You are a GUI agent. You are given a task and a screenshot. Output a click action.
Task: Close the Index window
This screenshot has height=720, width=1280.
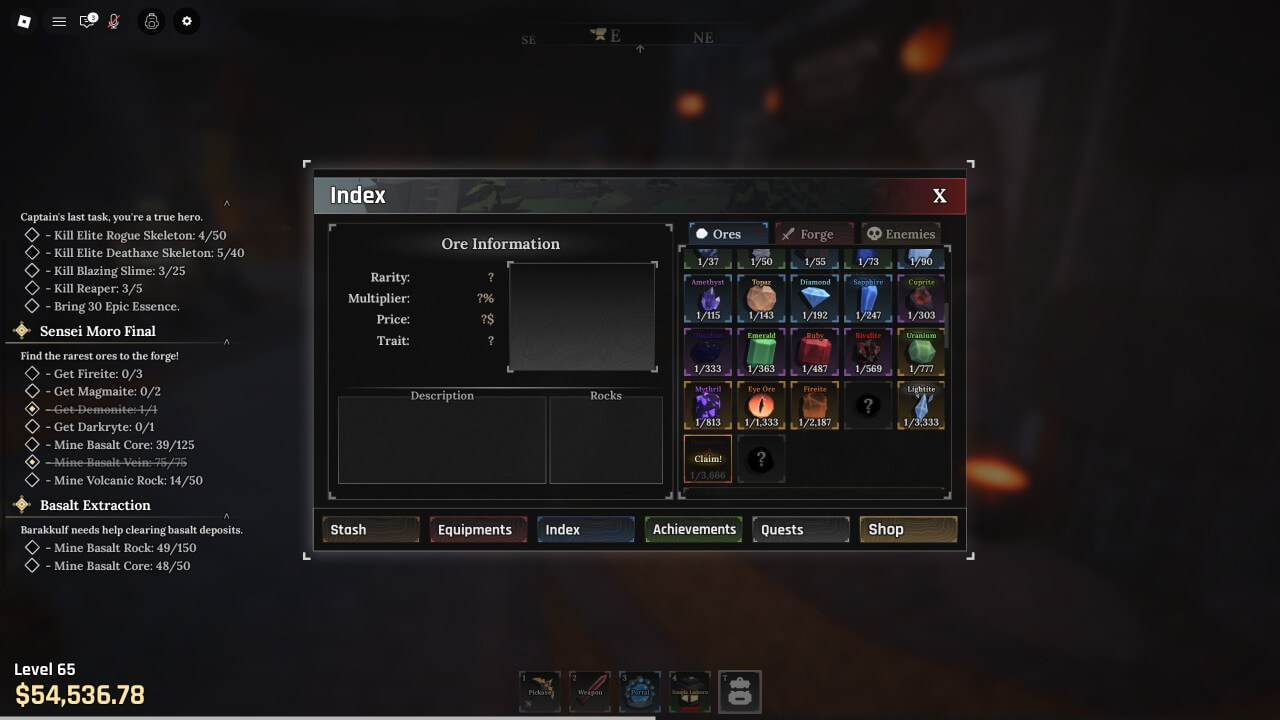coord(939,196)
